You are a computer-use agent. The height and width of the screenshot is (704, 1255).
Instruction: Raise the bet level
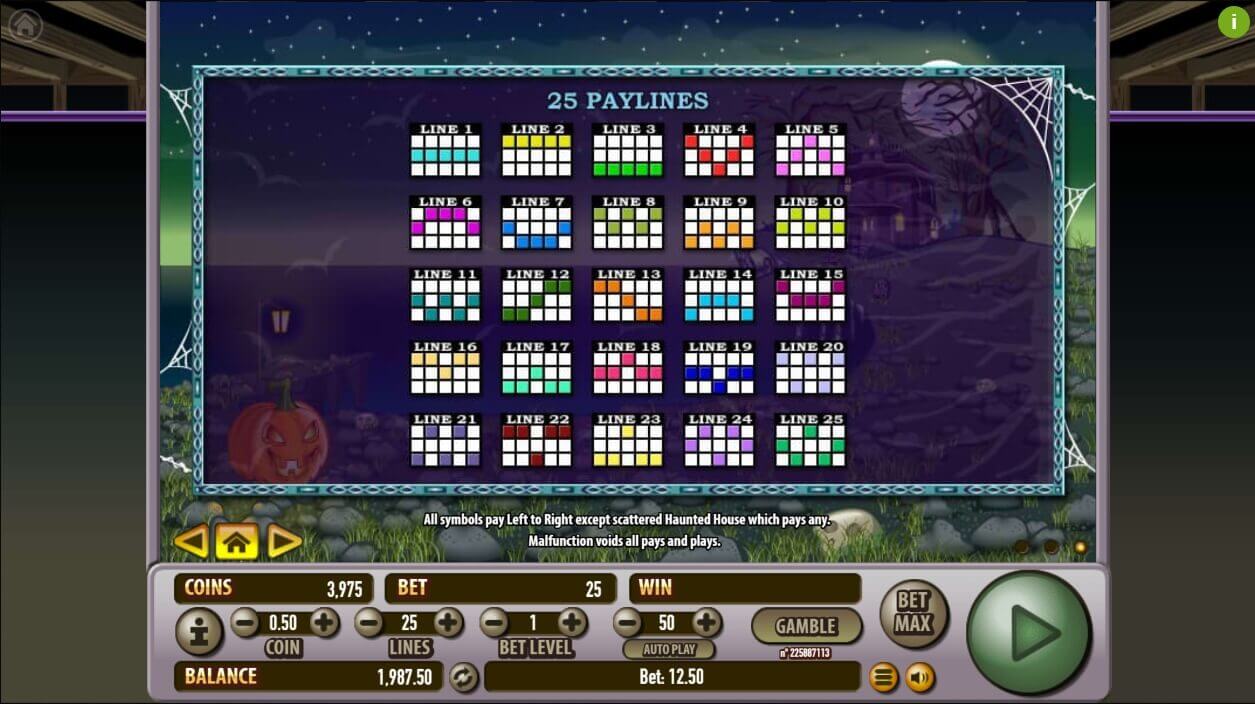tap(572, 623)
